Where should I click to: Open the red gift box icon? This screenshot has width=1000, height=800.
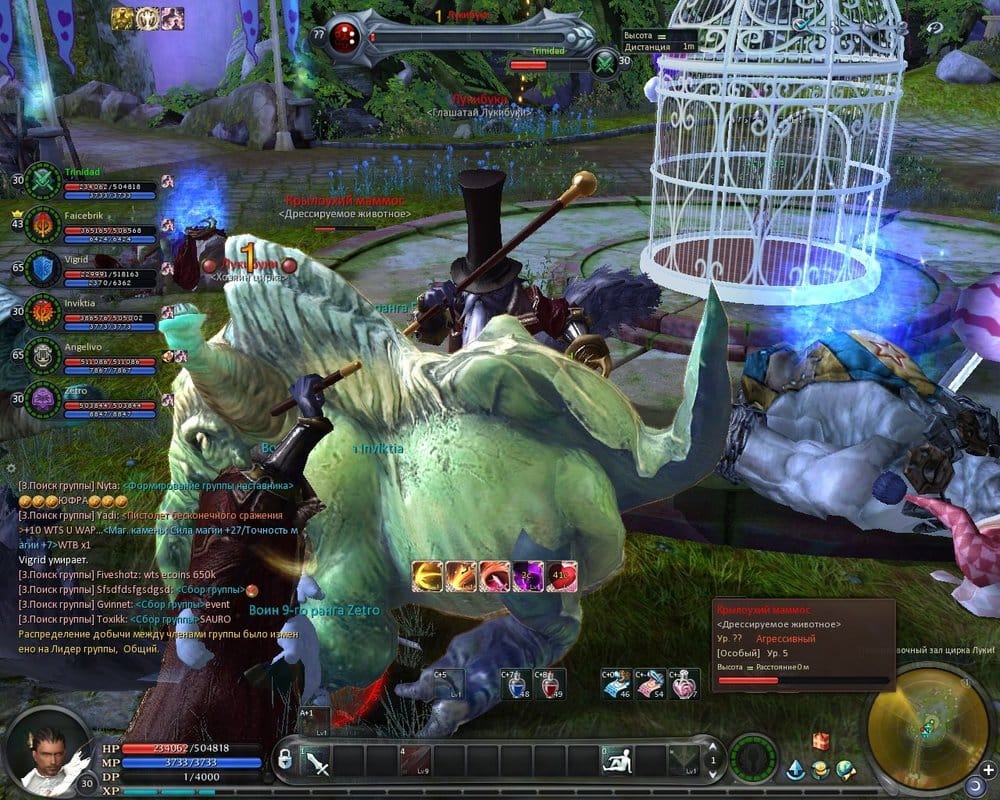(821, 741)
